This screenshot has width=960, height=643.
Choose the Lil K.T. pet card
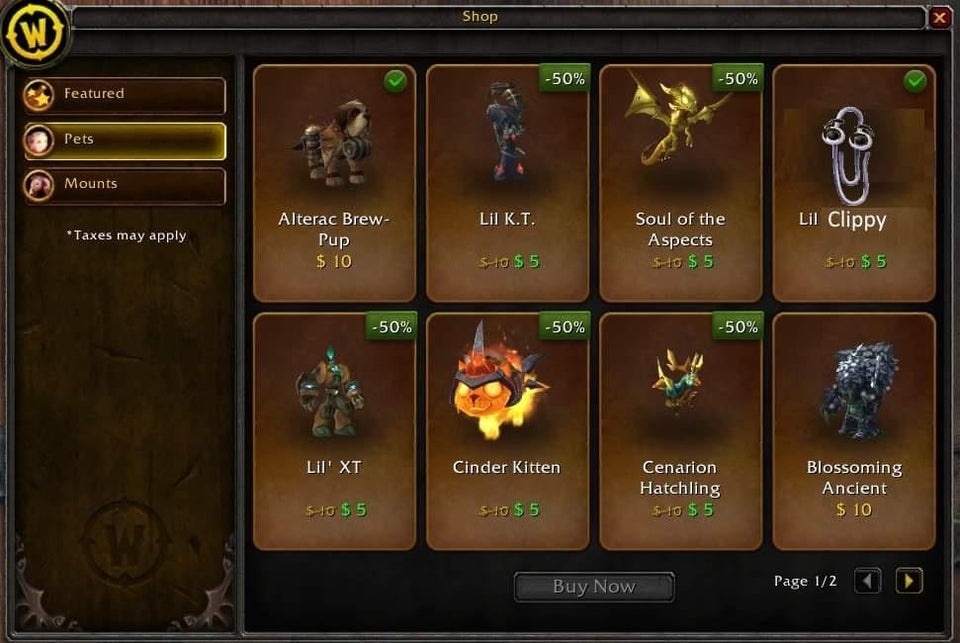click(x=507, y=183)
